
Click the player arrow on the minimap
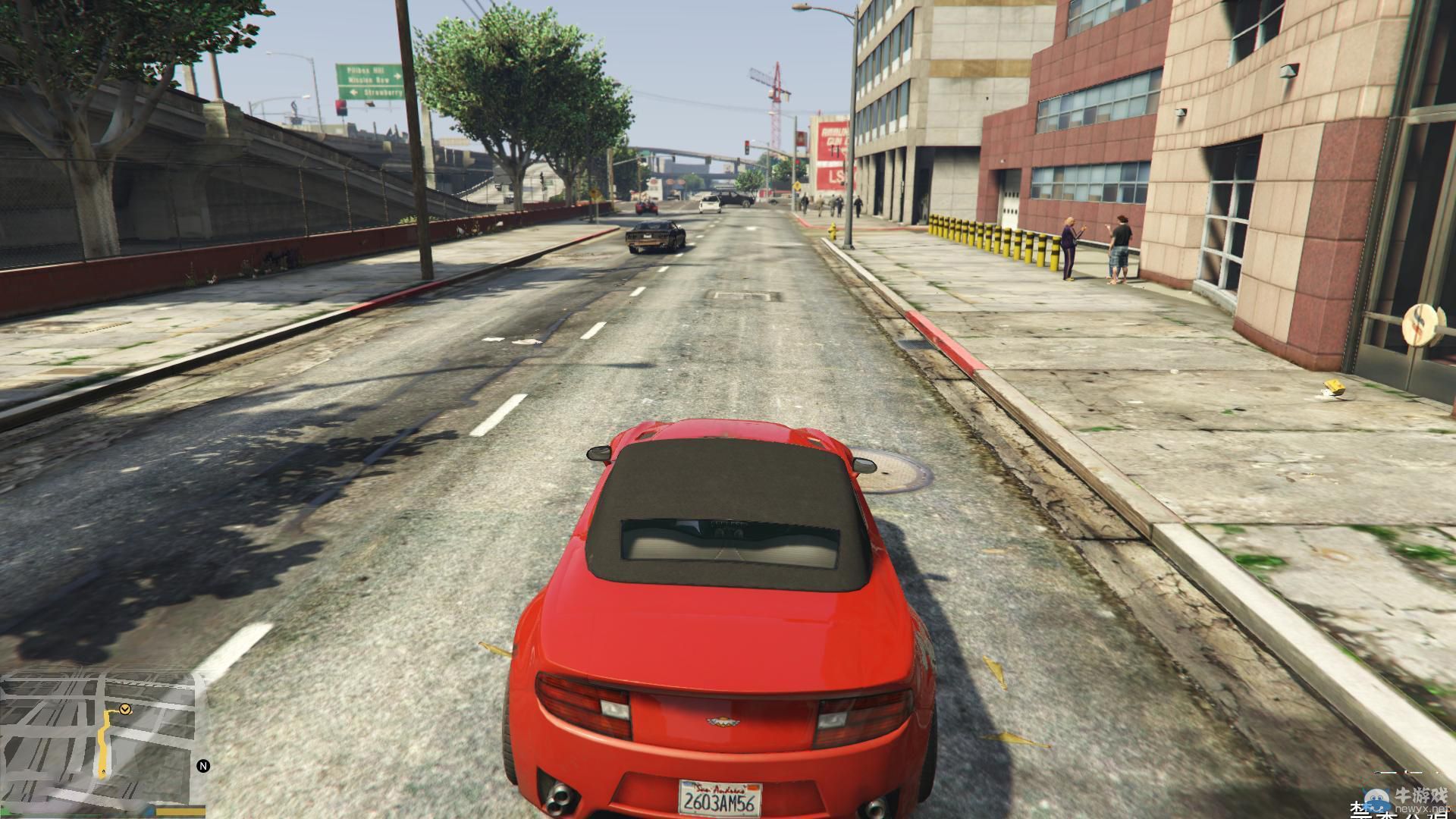[x=103, y=773]
